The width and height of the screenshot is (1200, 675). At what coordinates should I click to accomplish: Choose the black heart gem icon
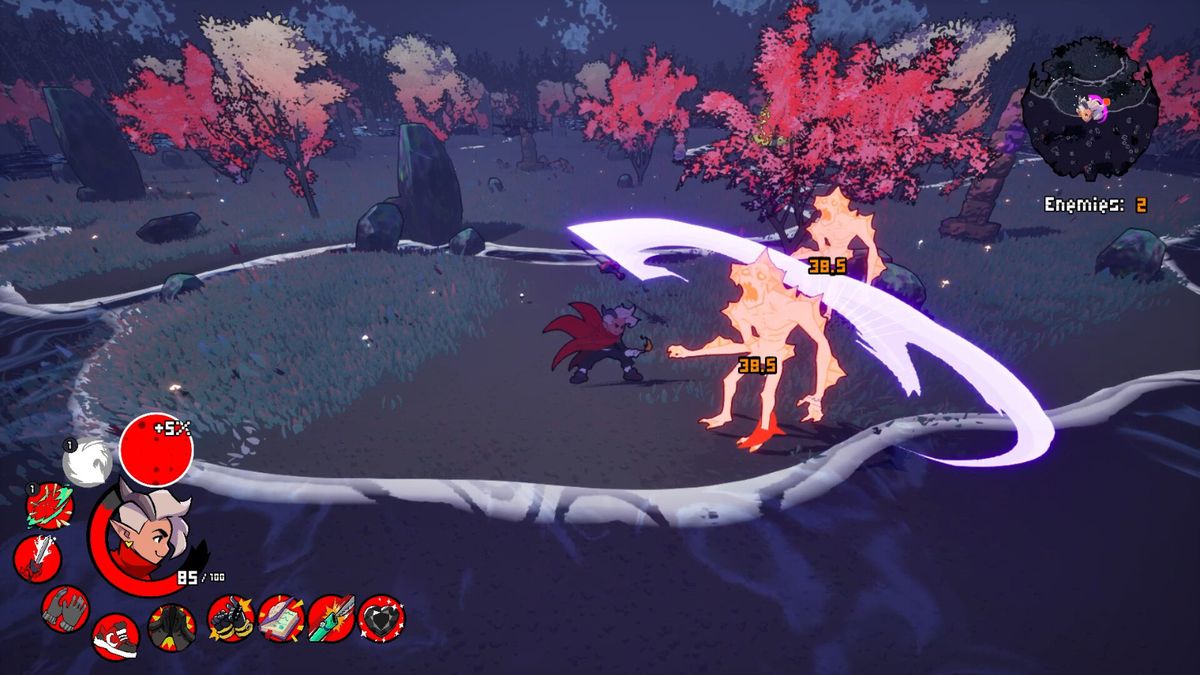[381, 618]
